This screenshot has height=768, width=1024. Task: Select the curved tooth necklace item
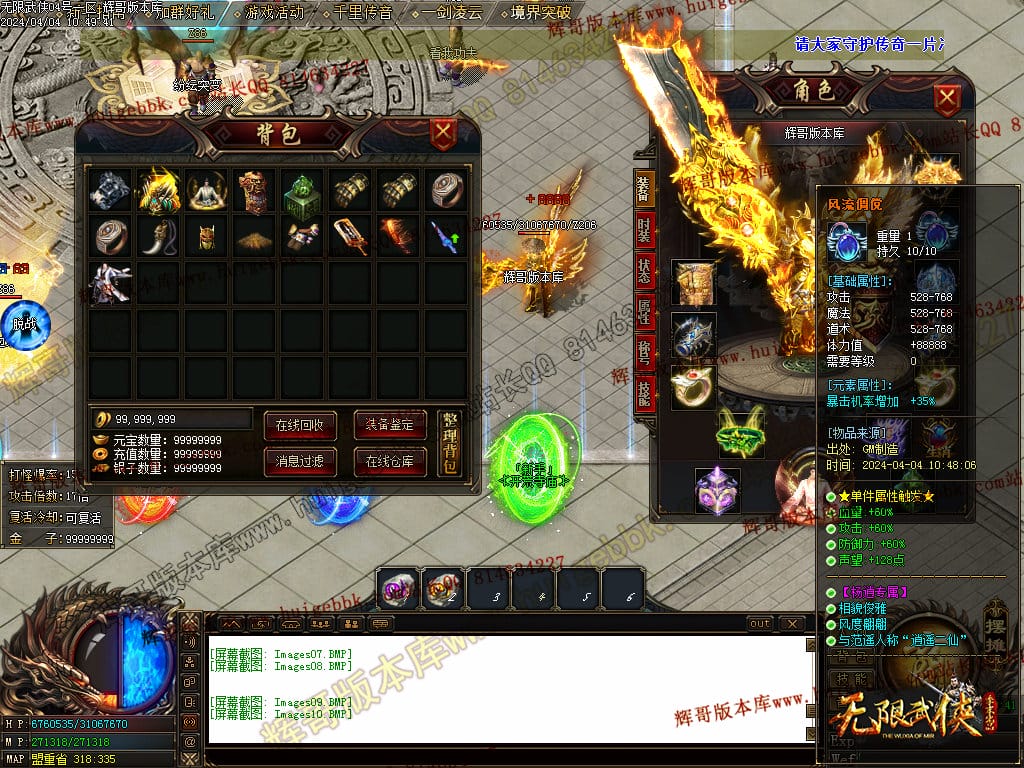[x=158, y=237]
